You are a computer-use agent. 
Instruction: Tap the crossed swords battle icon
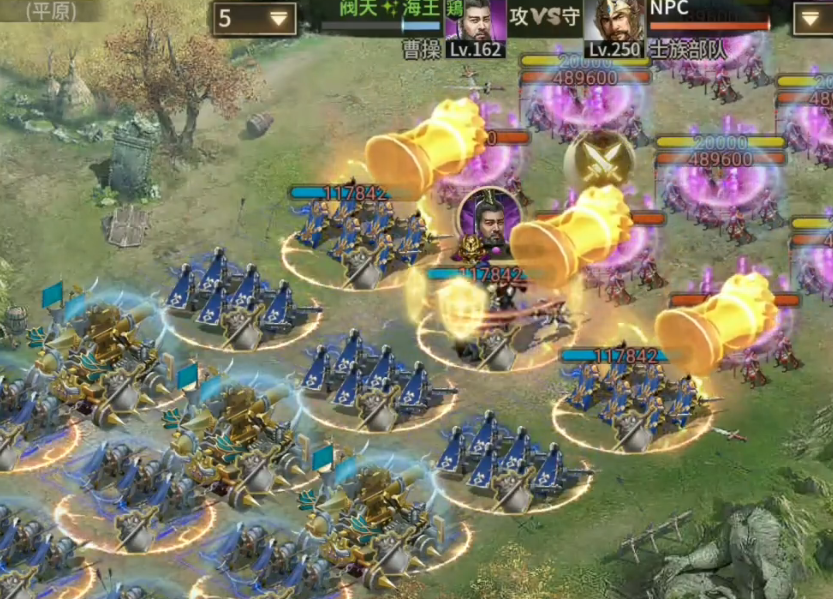click(599, 162)
